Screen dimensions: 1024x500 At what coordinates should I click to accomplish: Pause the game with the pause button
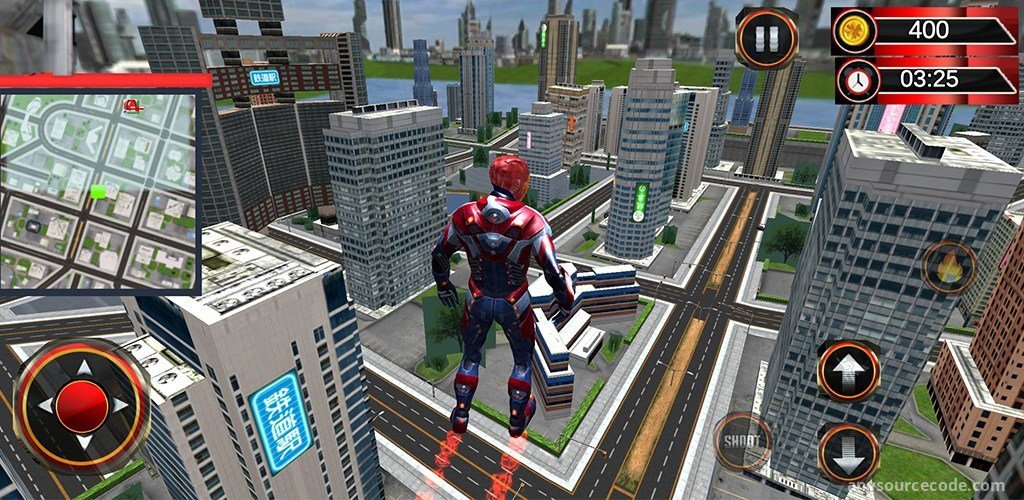(766, 38)
